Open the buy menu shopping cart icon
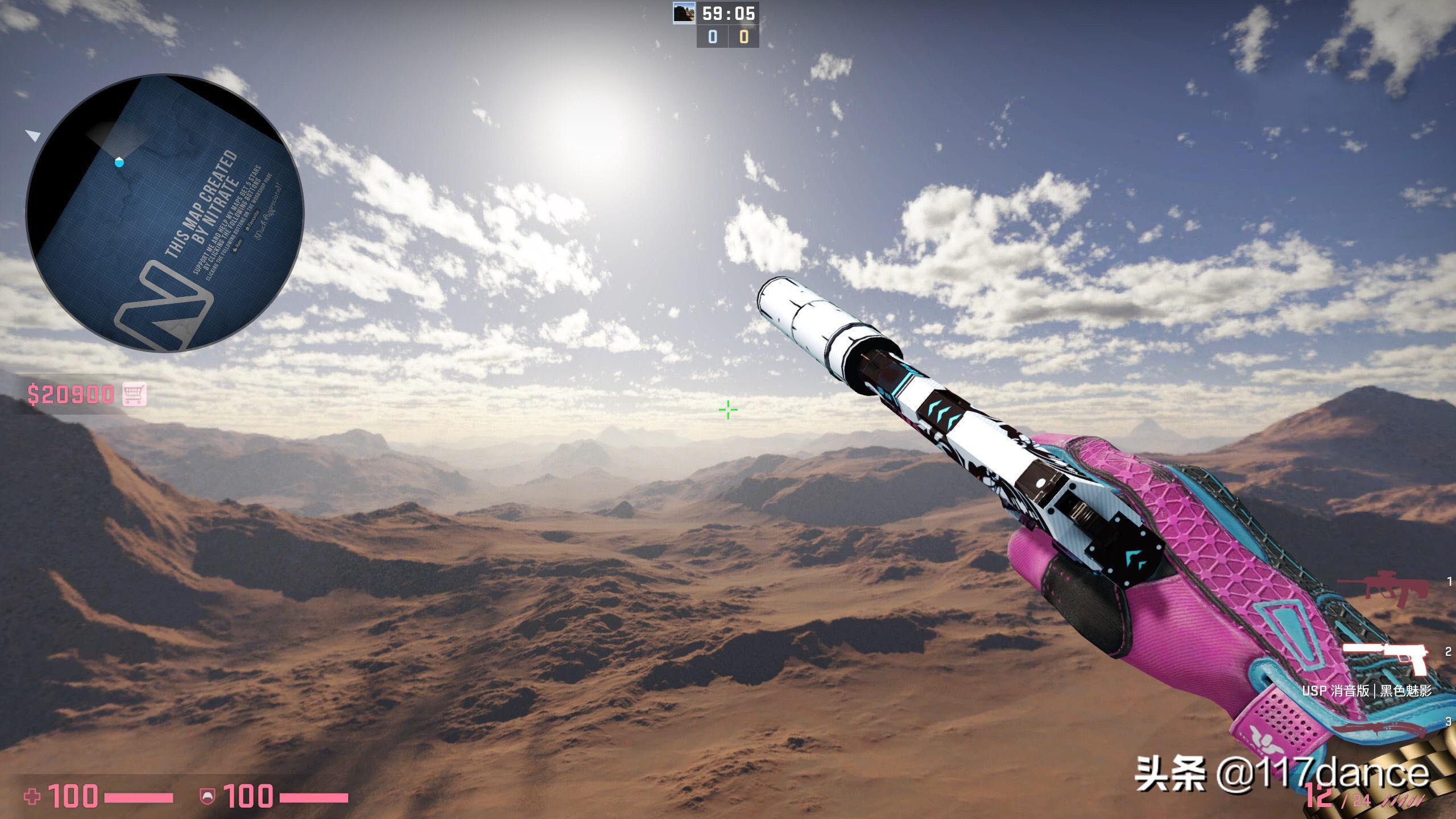Image resolution: width=1456 pixels, height=819 pixels. (134, 394)
